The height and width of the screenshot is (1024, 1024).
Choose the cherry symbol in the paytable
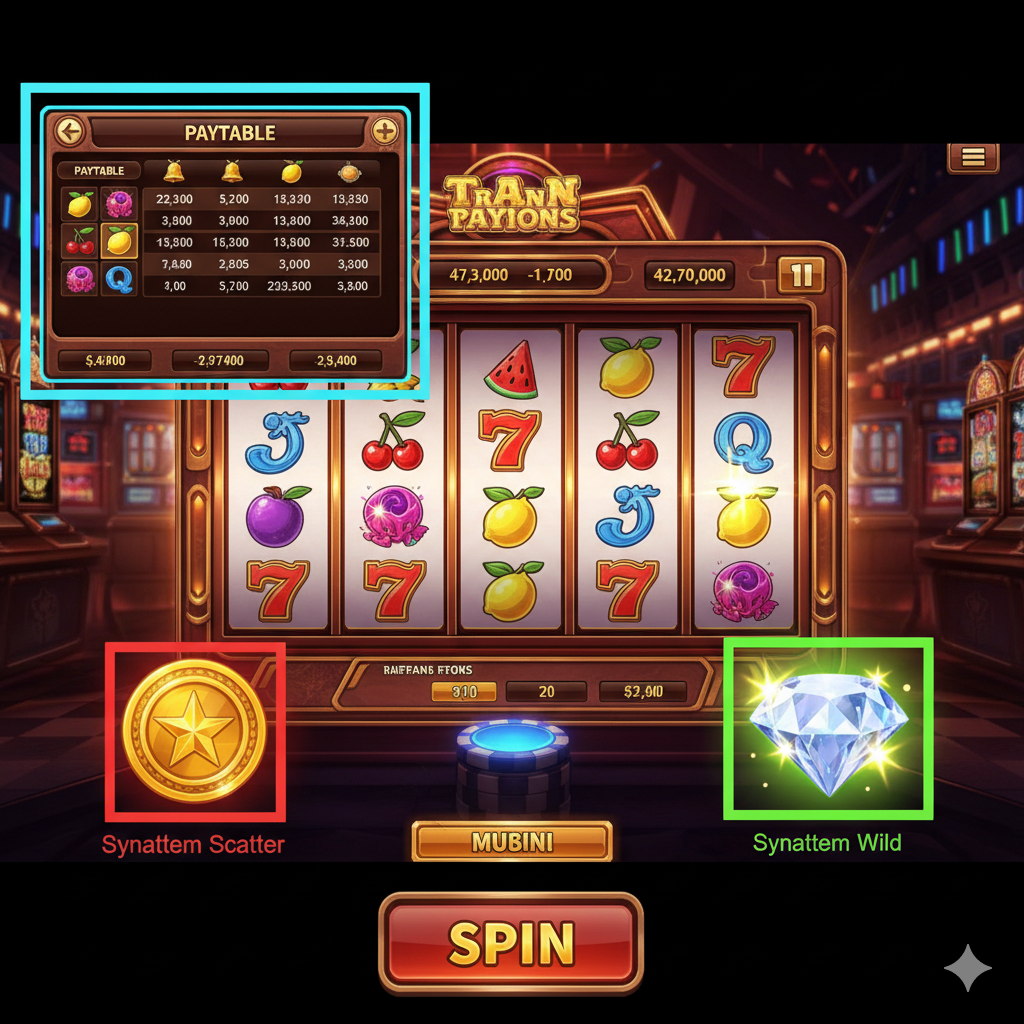point(80,241)
